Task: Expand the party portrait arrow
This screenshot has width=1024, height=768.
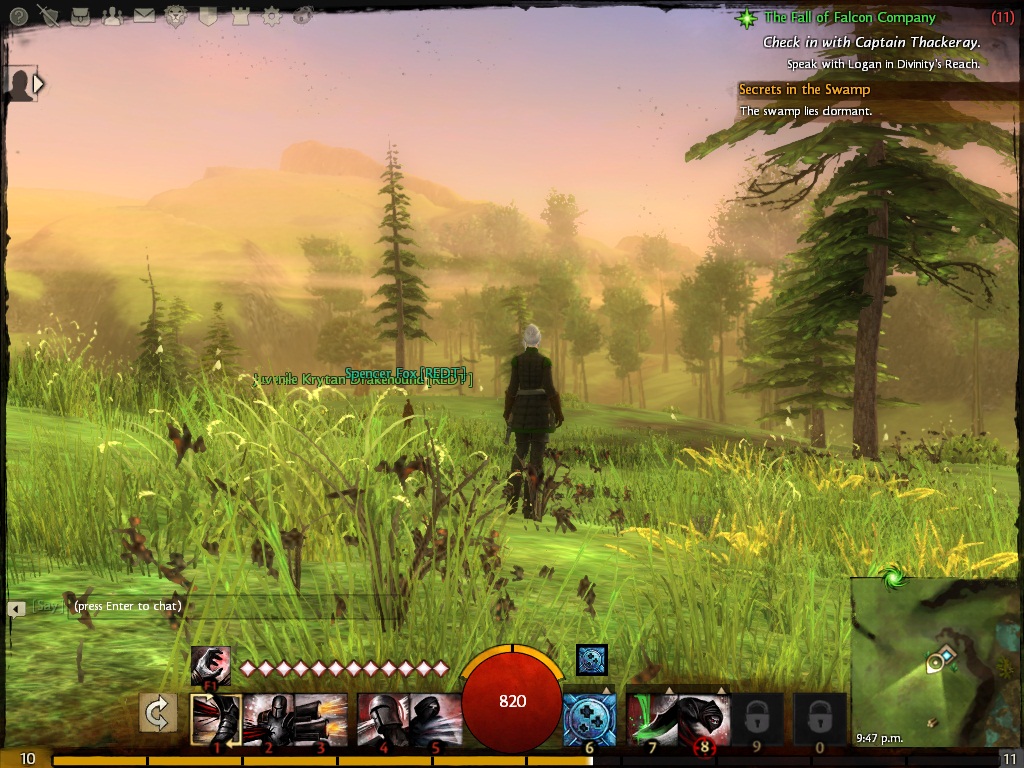Action: click(38, 84)
